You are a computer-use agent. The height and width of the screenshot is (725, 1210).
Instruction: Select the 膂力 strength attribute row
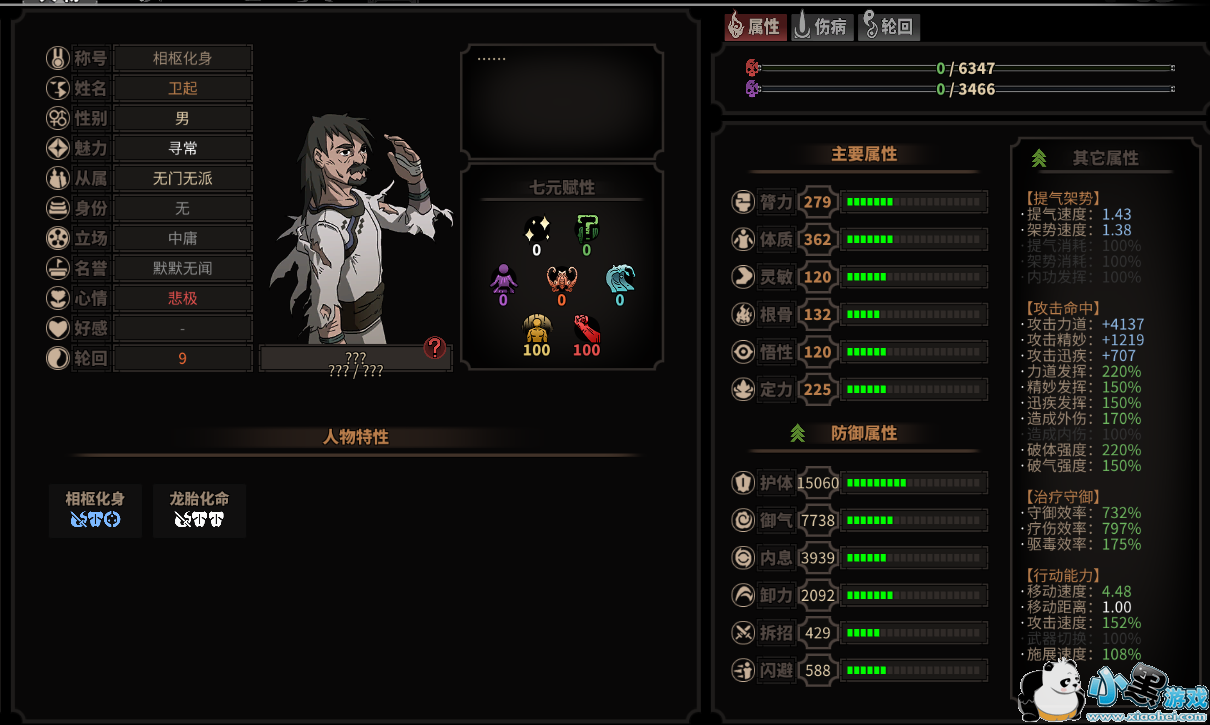pyautogui.click(x=859, y=202)
